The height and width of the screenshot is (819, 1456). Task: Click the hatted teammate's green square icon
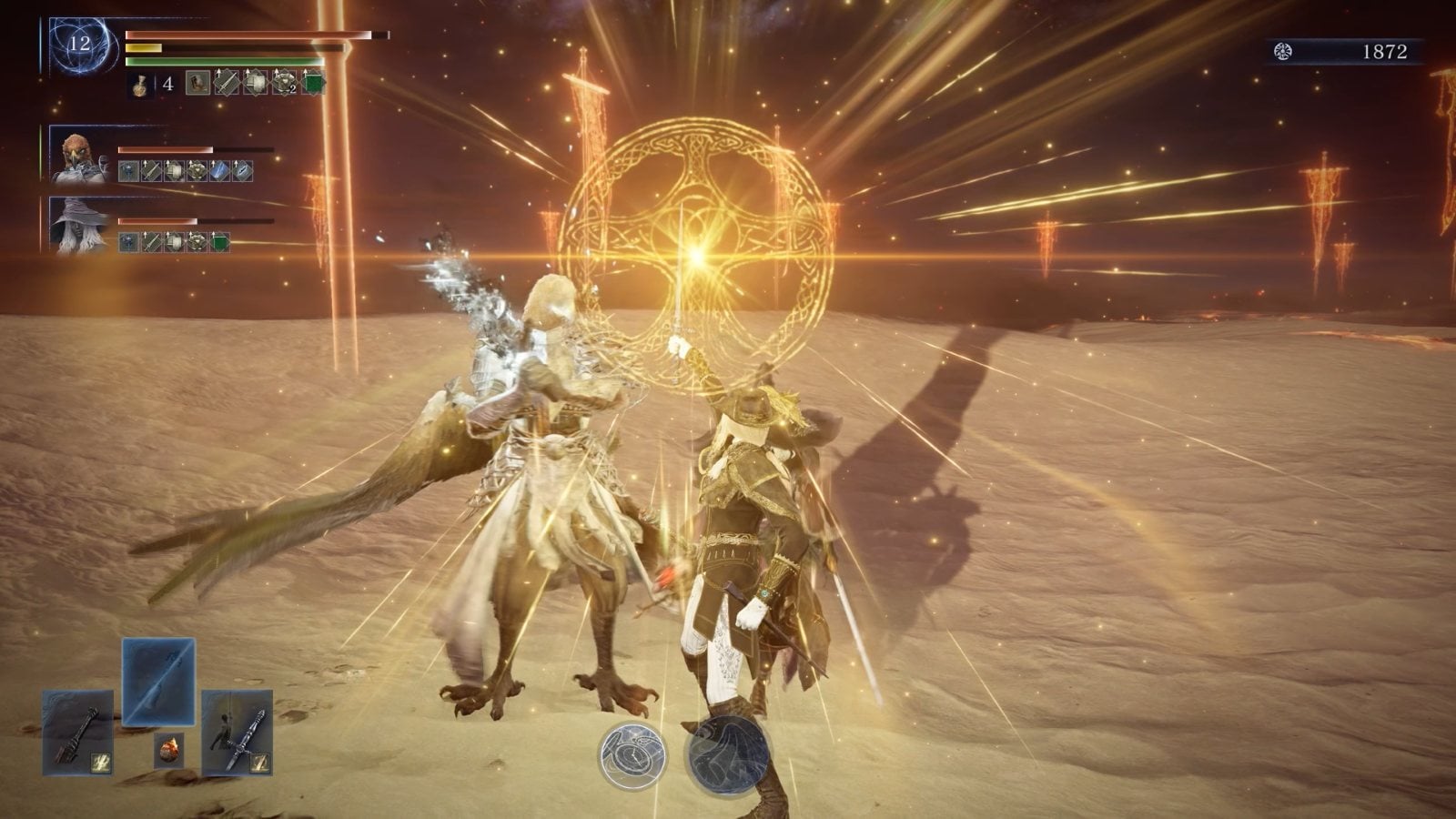(x=219, y=241)
